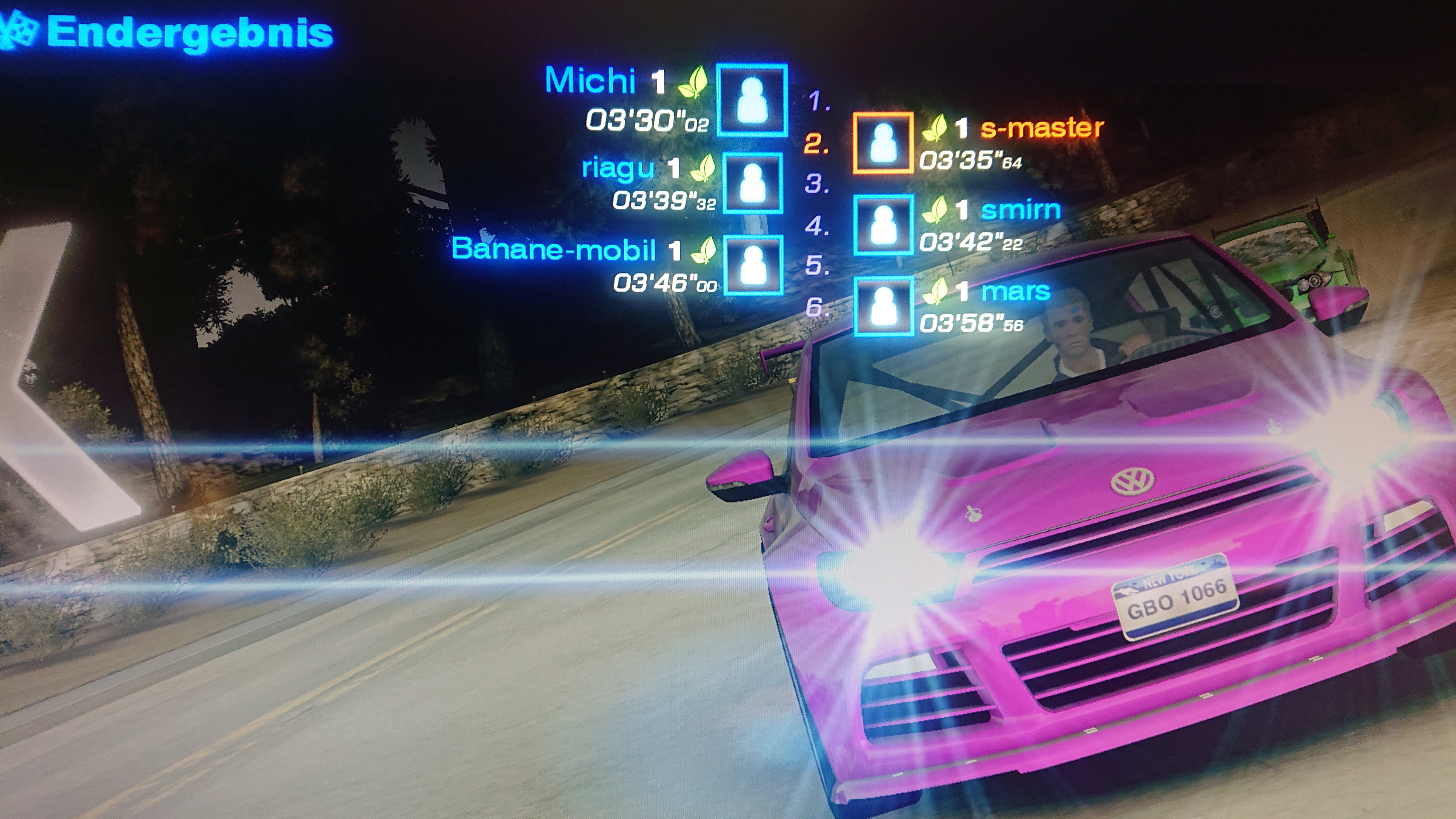Pick Banane-mobil's avatar tile
This screenshot has width=1456, height=819.
(753, 265)
